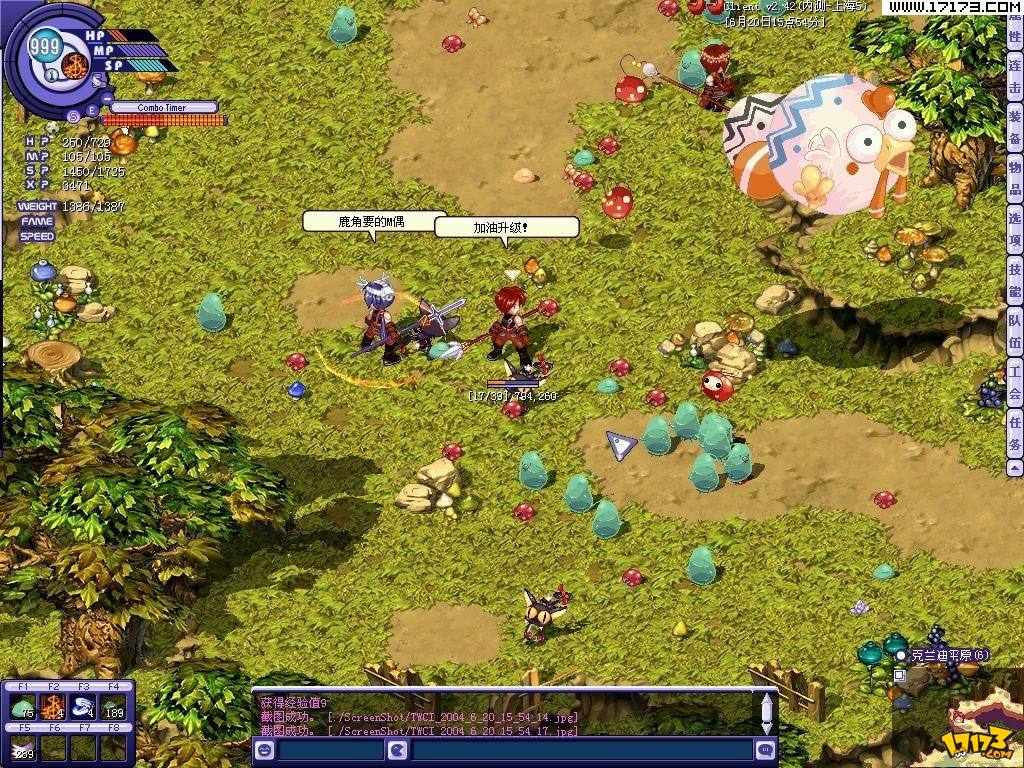Select the F4 hotbar slot with 189 items
1024x768 pixels.
point(114,707)
